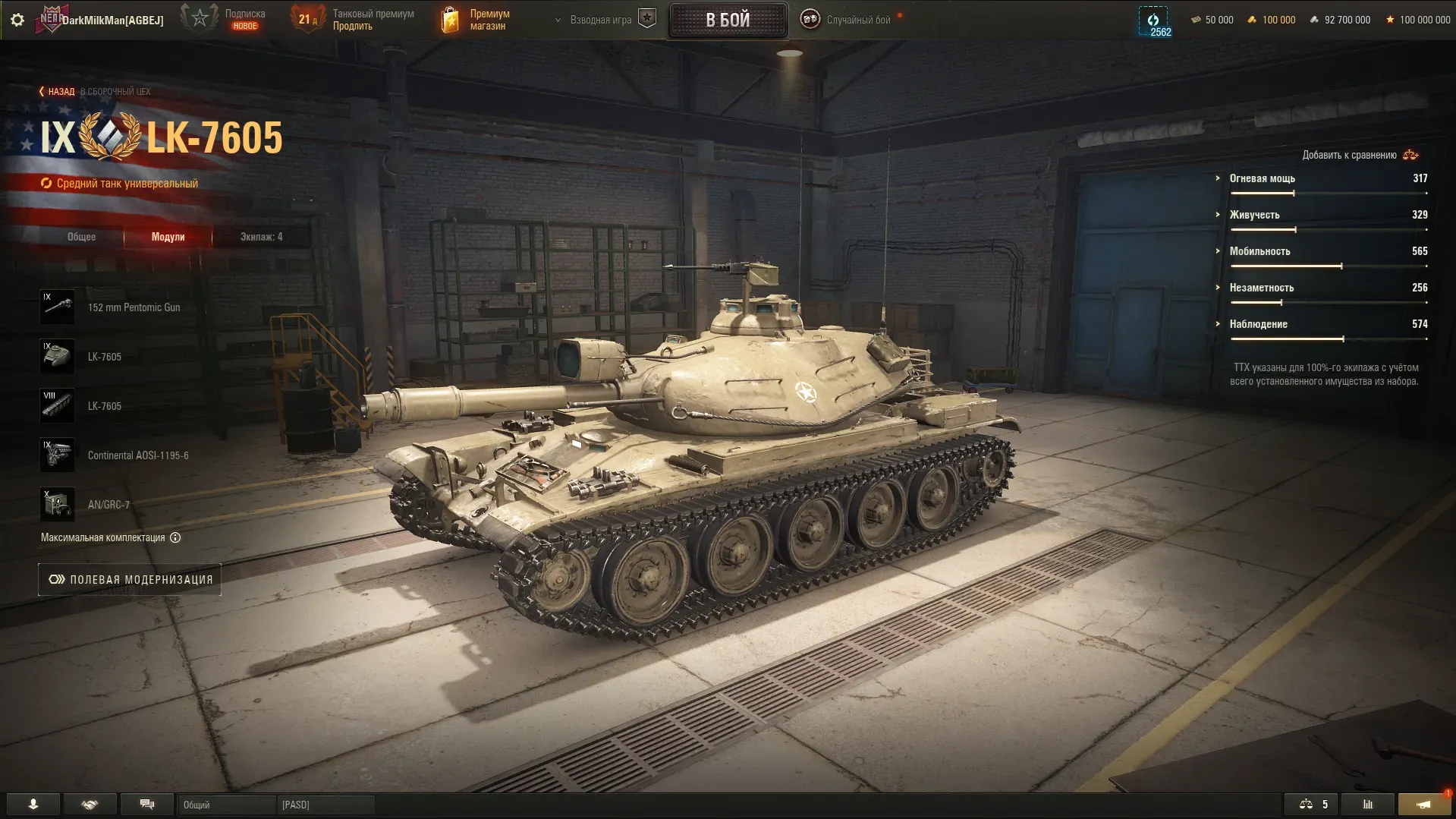This screenshot has width=1456, height=819.
Task: Open the Общий chat channel tab
Action: [x=226, y=805]
